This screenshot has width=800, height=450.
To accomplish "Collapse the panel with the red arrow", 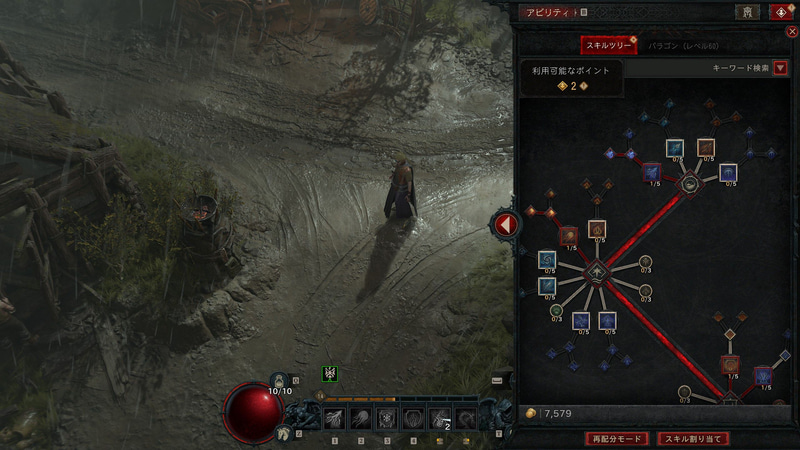I will (x=506, y=225).
